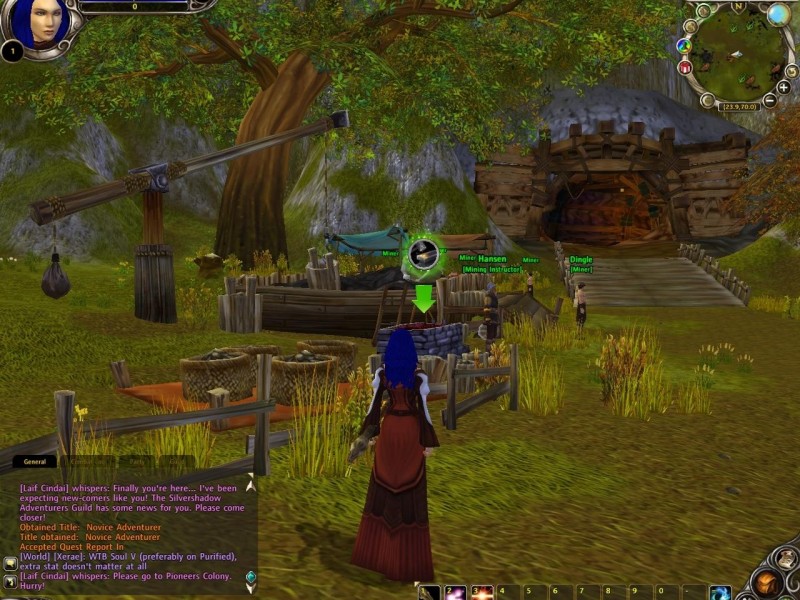Open the world map globe button
800x600 pixels.
[778, 14]
